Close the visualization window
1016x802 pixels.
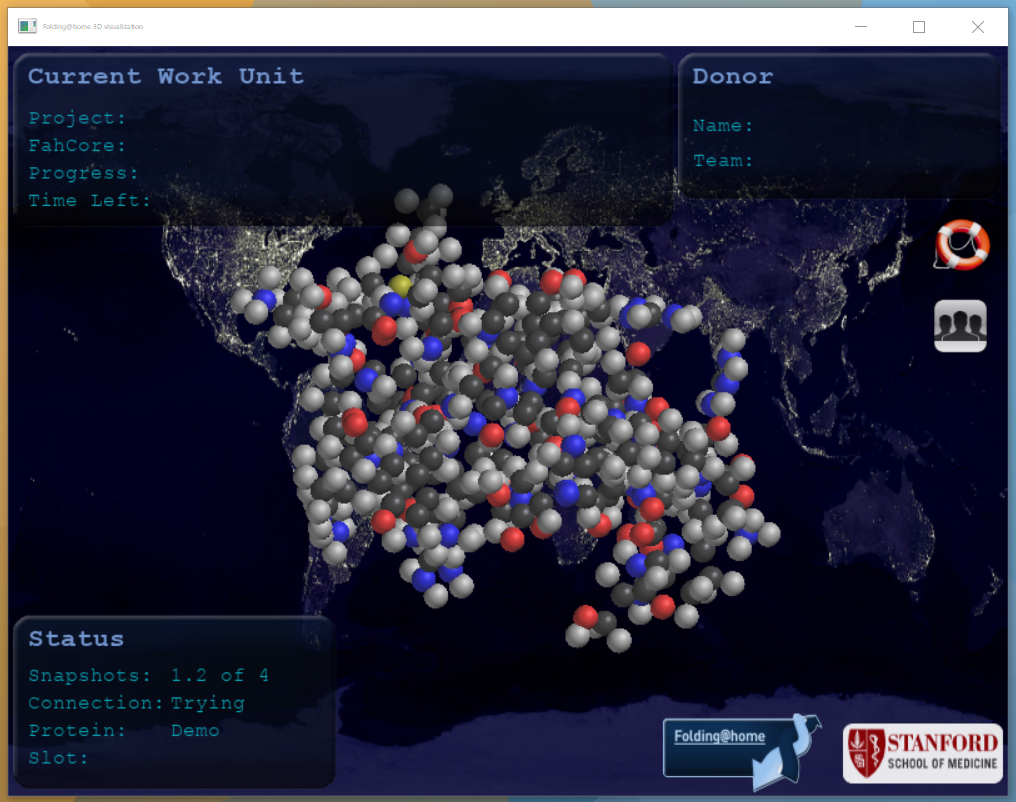(x=977, y=27)
